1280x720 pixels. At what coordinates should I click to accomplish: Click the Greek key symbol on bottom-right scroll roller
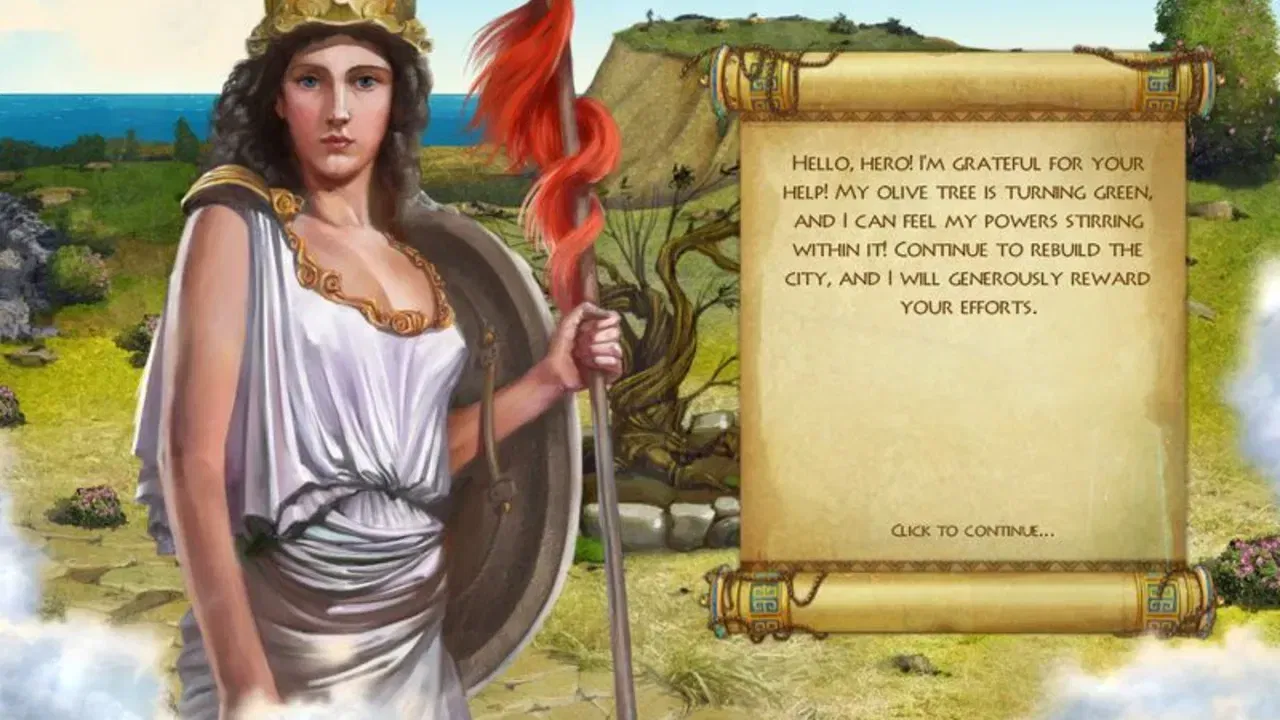(x=1160, y=598)
